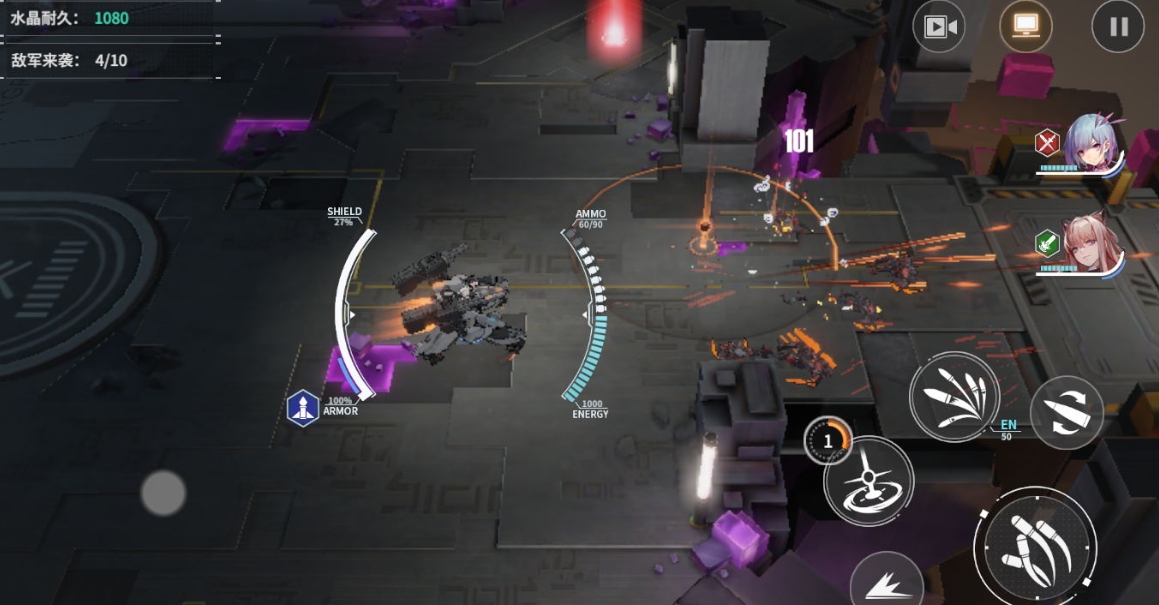Touch the virtual movement joystick

pyautogui.click(x=163, y=493)
